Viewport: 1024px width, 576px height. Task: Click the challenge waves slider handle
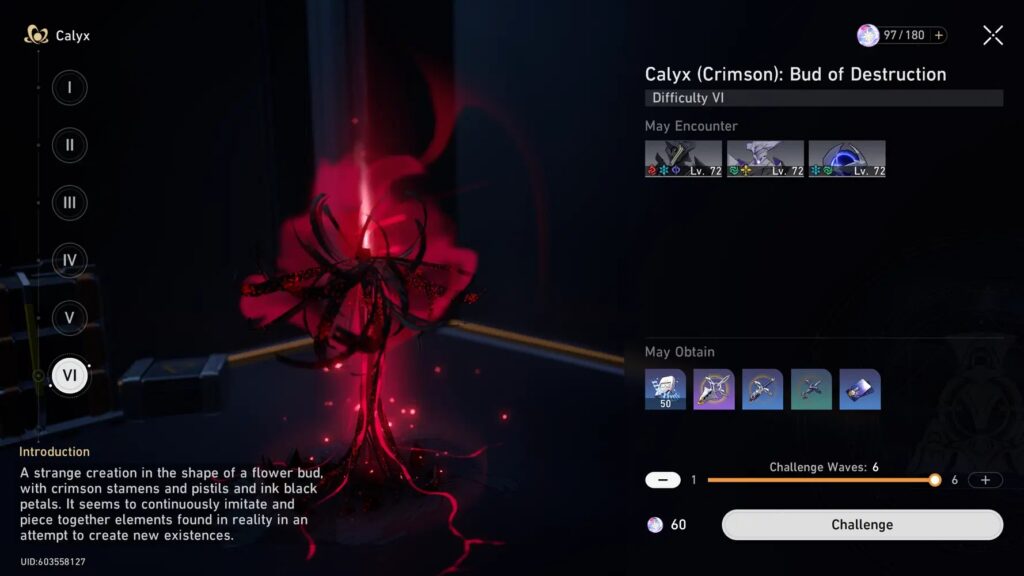(x=934, y=480)
